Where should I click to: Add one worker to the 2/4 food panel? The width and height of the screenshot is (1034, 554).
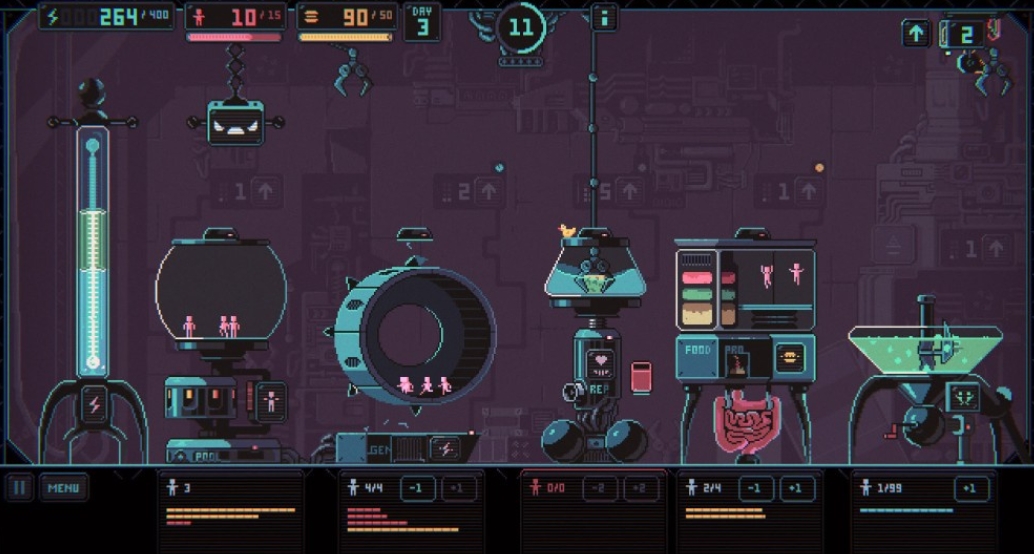(x=797, y=489)
